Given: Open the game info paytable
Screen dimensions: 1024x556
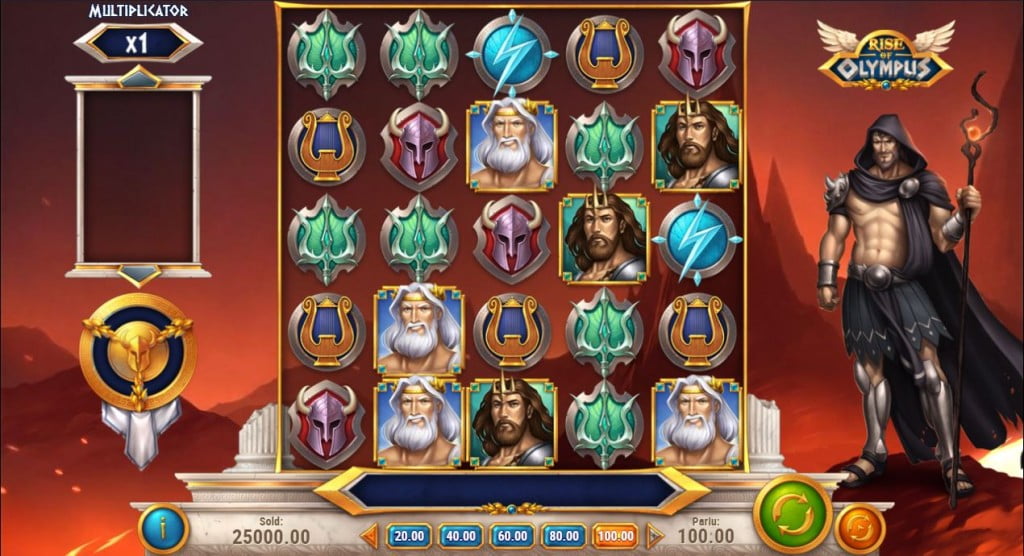Looking at the screenshot, I should 164,527.
